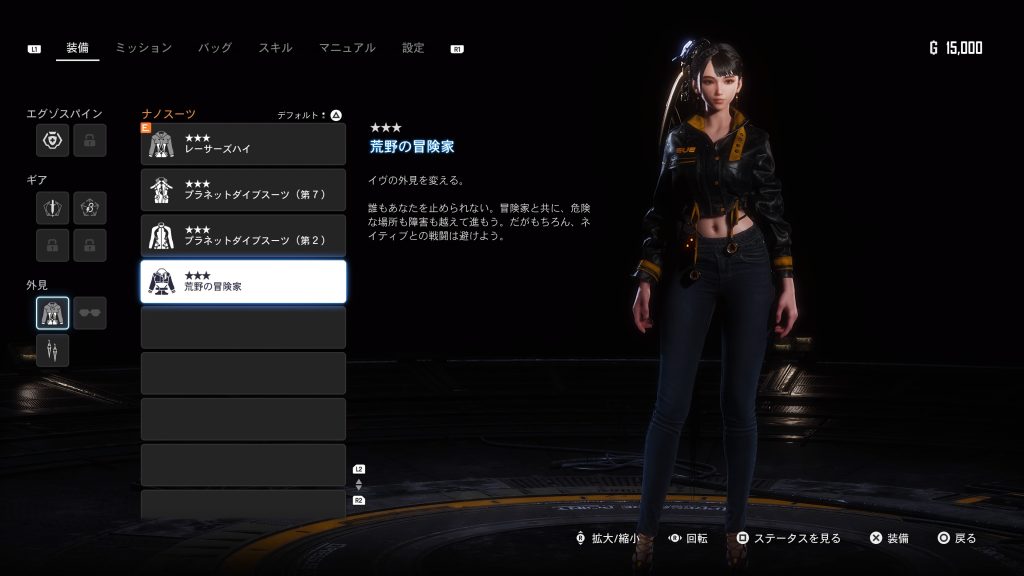Switch to the ミッション tab

pos(143,48)
